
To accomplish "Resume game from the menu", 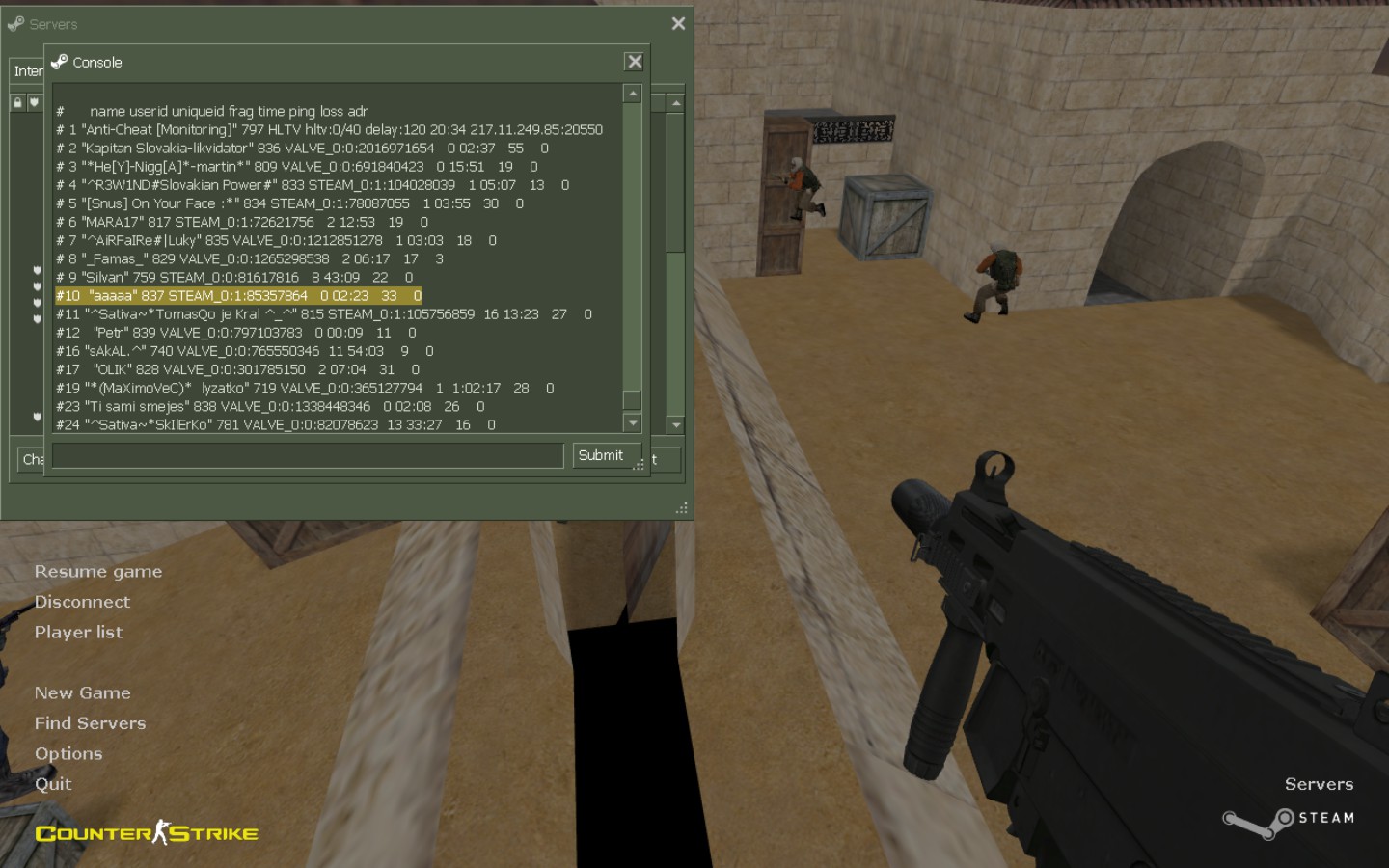I will (x=98, y=572).
